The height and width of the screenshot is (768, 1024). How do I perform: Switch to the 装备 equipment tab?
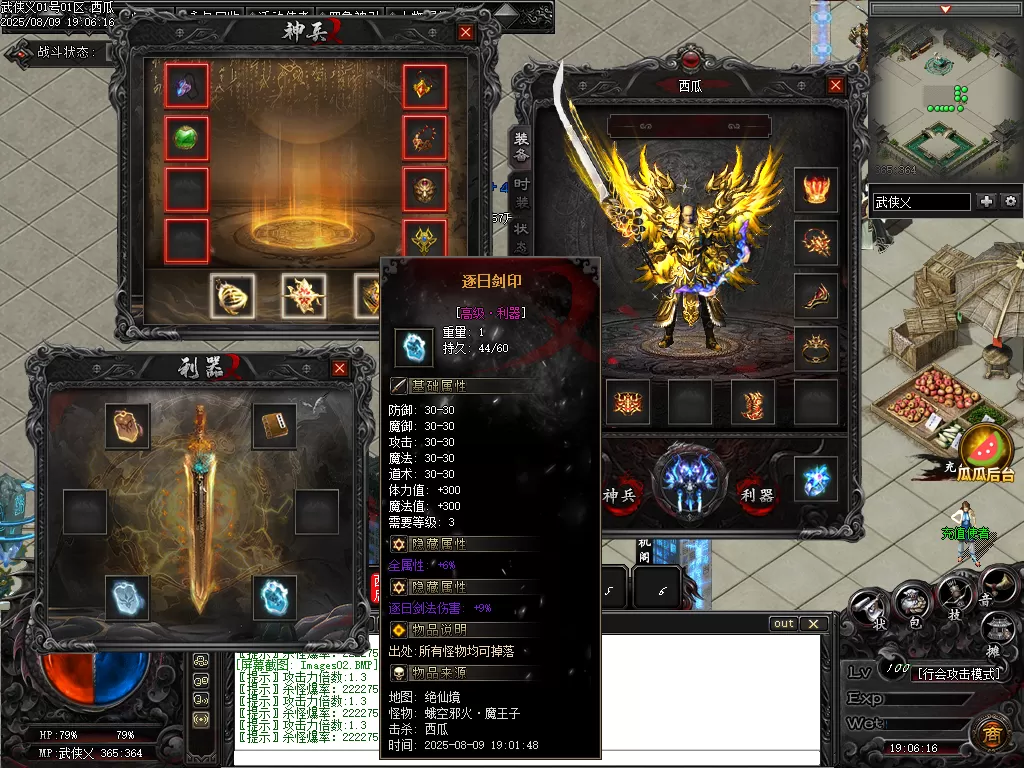click(x=521, y=148)
